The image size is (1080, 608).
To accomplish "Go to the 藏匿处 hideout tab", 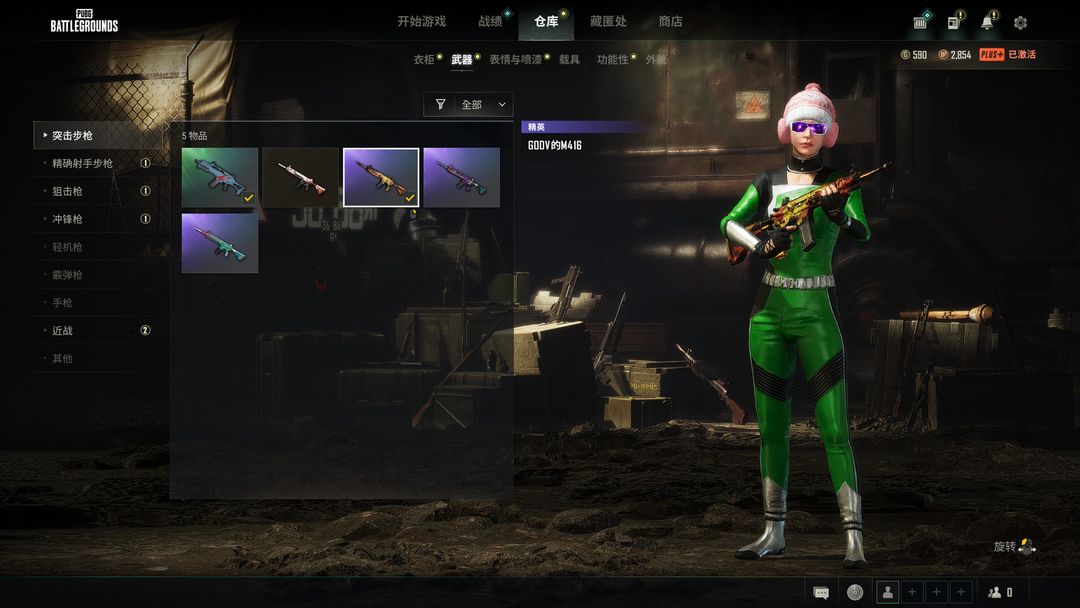I will tap(608, 21).
